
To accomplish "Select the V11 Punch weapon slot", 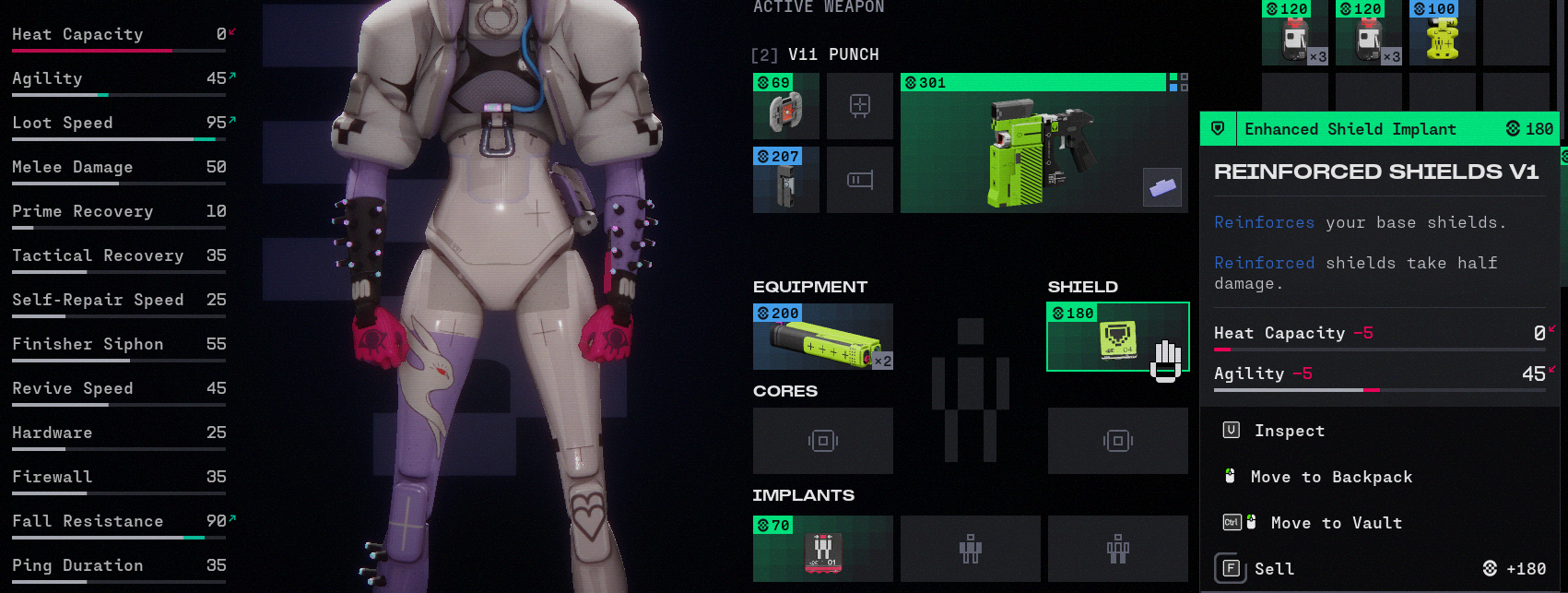I will click(x=1043, y=143).
